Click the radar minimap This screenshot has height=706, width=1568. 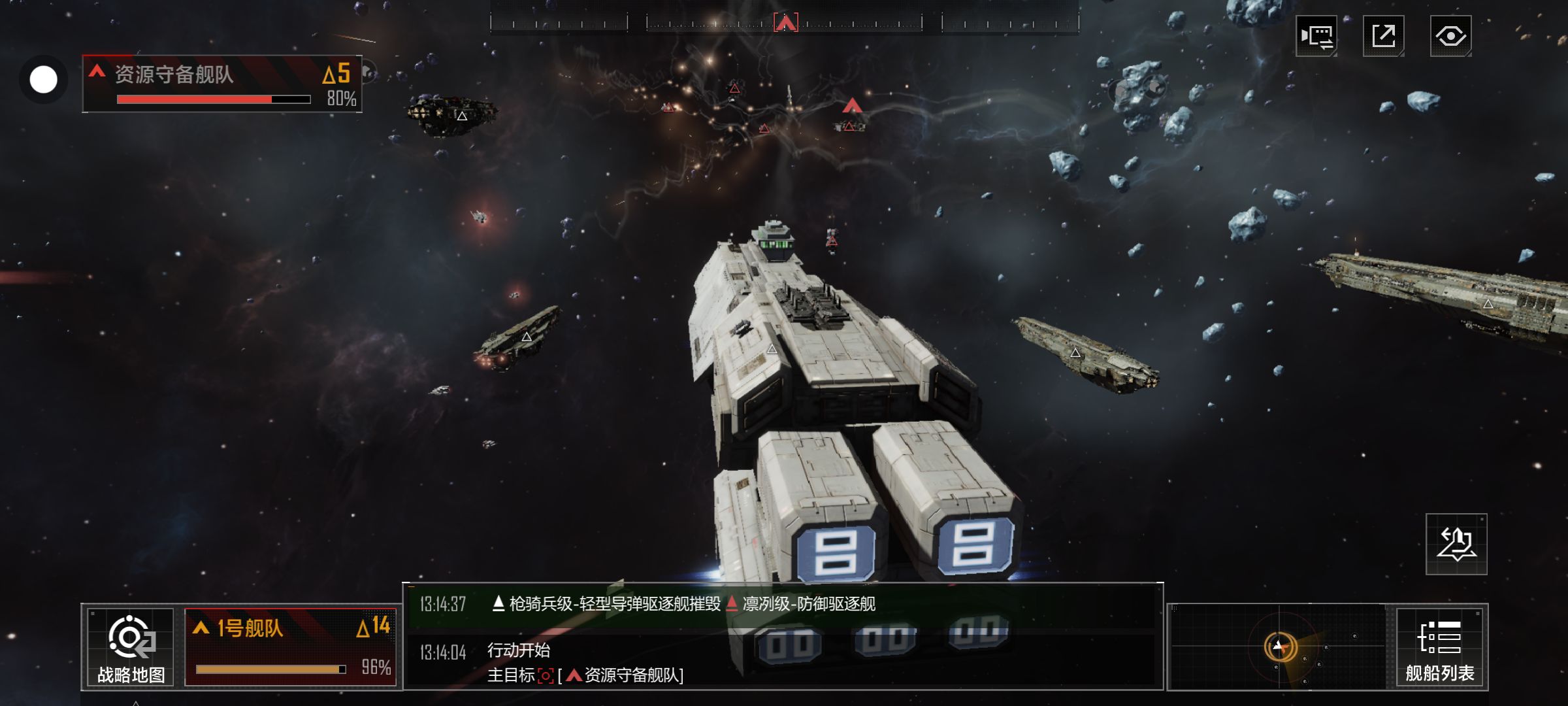[x=1278, y=647]
